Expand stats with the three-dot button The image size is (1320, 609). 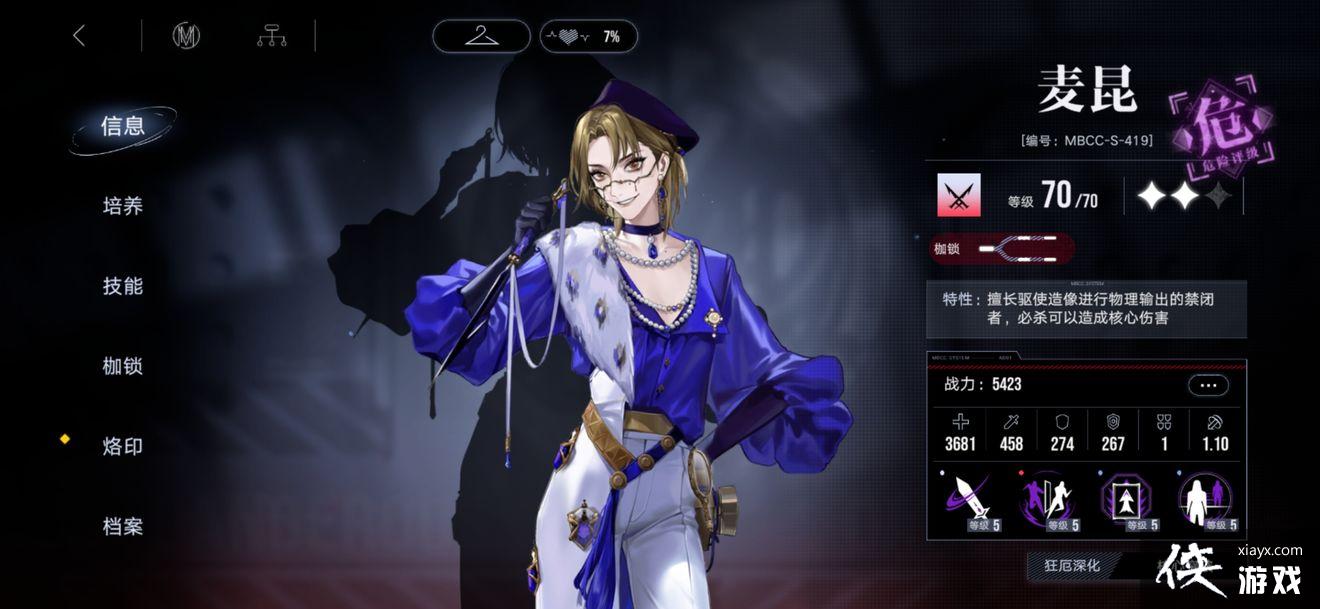coord(1208,385)
